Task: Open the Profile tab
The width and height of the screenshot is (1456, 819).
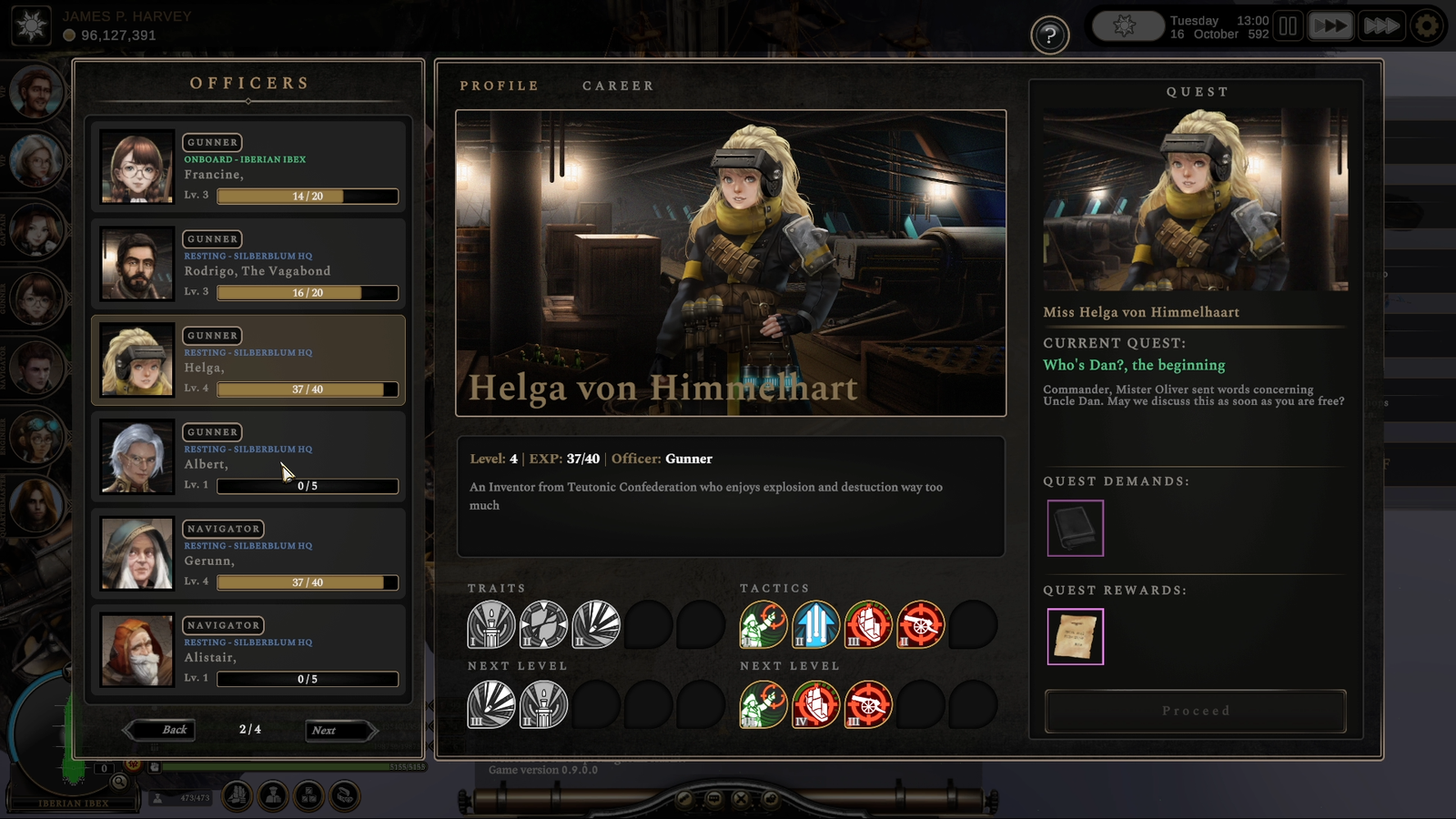Action: point(499,86)
